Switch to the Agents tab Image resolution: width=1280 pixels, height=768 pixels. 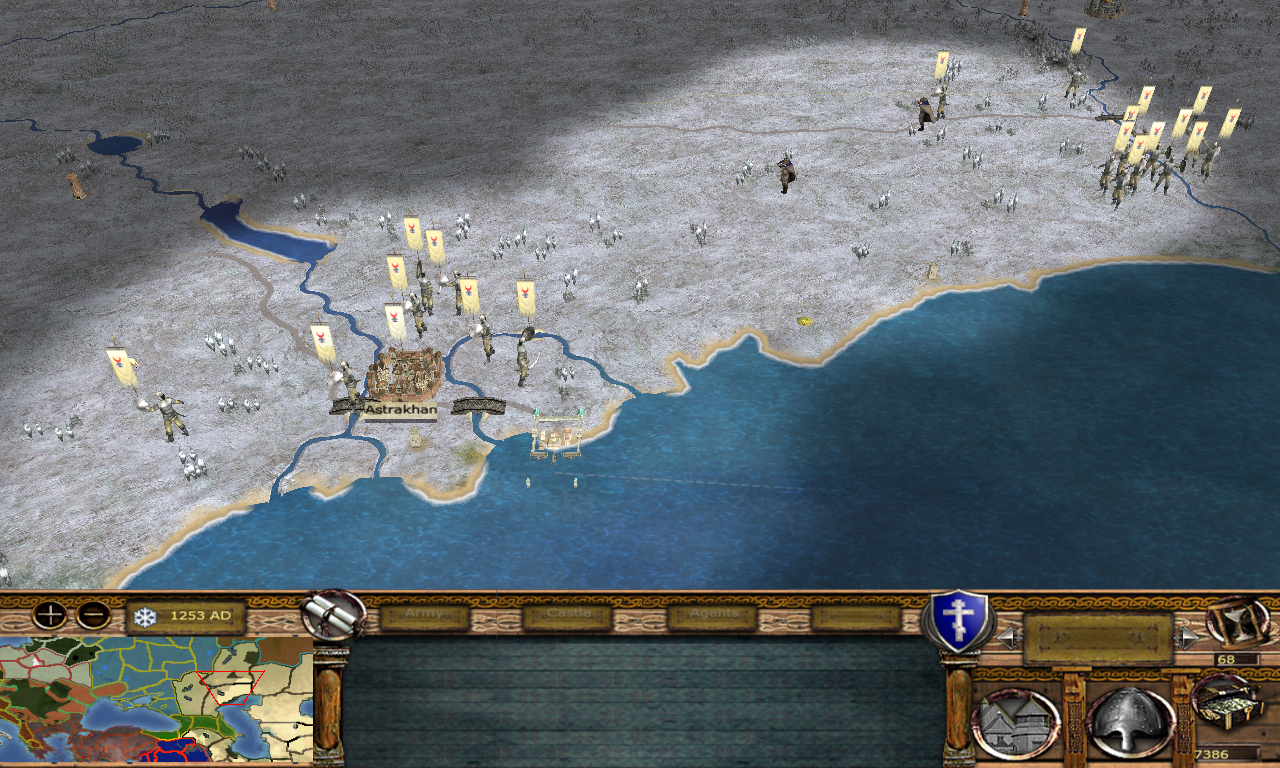coord(712,615)
